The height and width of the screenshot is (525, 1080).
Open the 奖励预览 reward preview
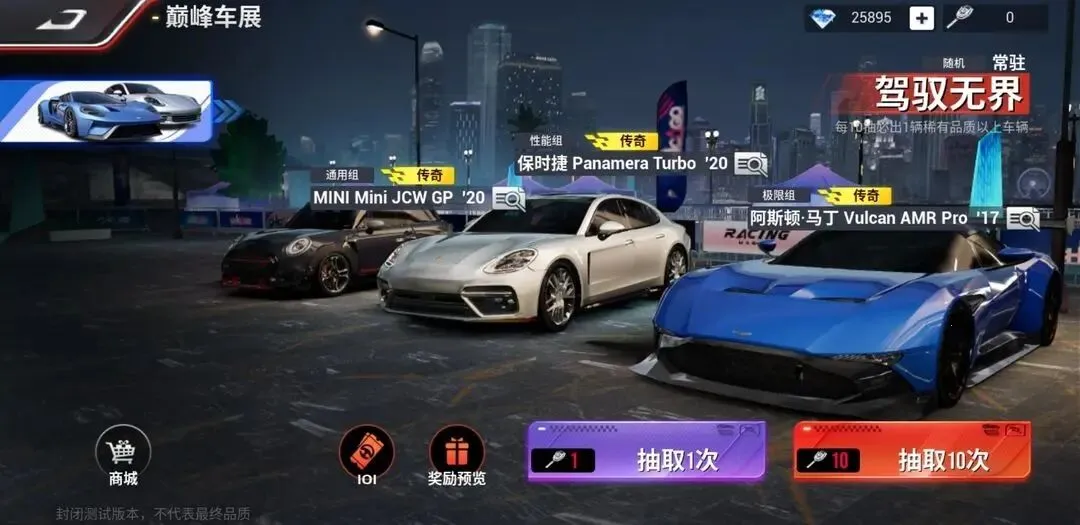pos(456,456)
